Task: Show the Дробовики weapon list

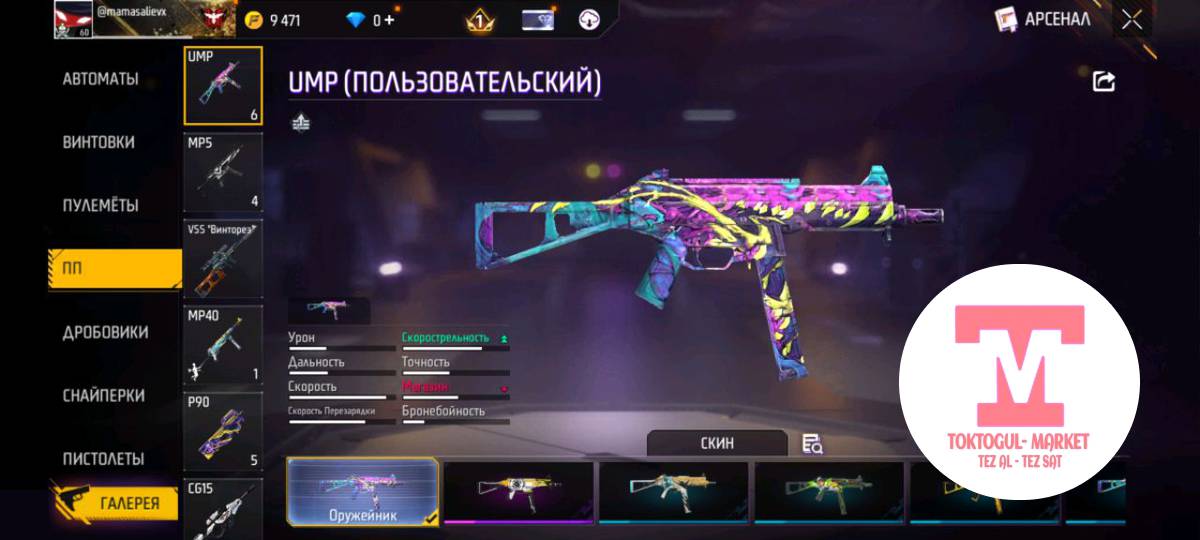Action: (x=105, y=332)
